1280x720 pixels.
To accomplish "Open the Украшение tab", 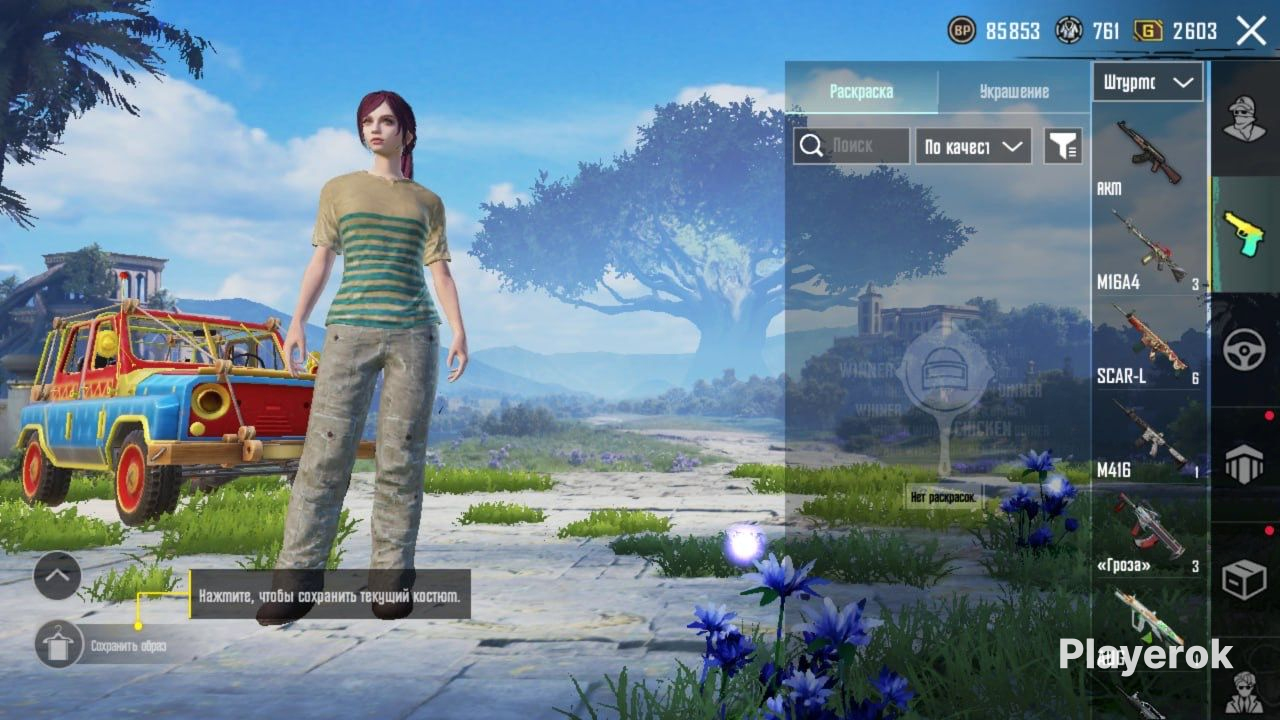I will [1013, 92].
